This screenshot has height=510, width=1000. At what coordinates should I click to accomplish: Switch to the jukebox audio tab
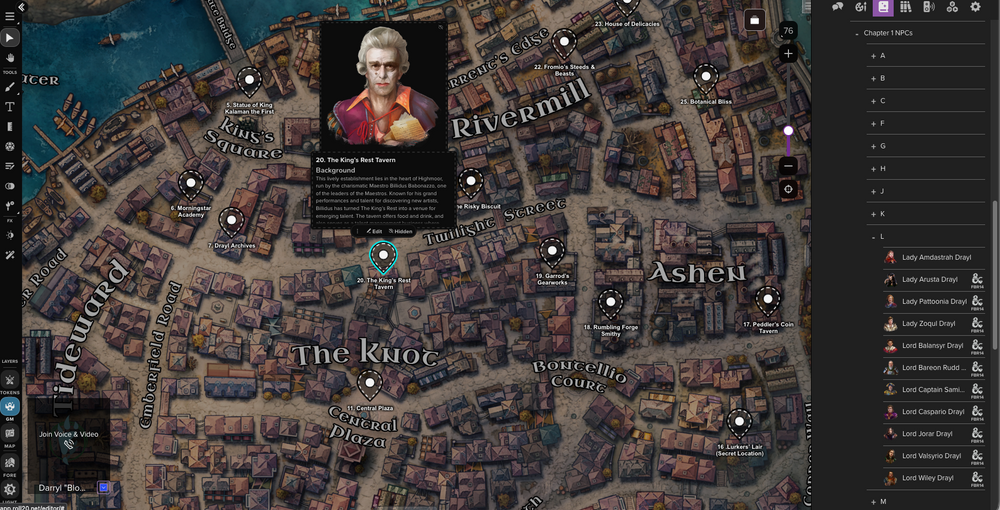(x=928, y=7)
